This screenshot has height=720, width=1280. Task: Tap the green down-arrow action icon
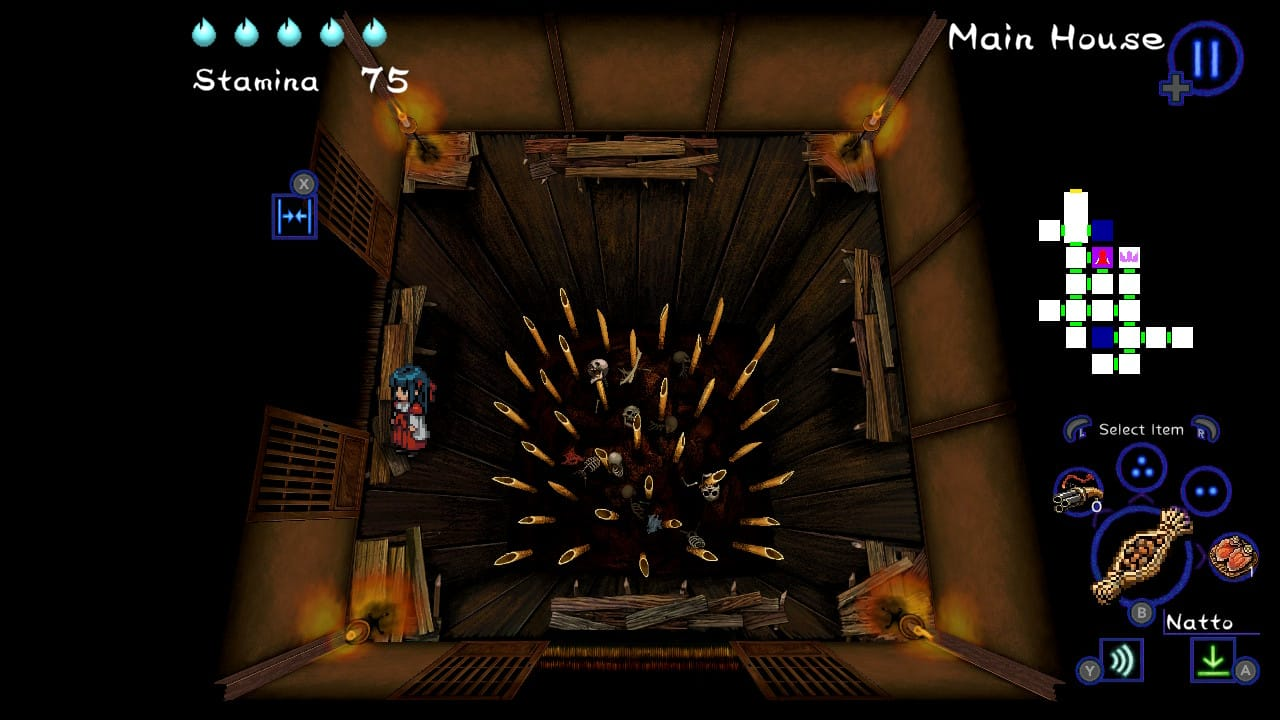tap(1213, 660)
